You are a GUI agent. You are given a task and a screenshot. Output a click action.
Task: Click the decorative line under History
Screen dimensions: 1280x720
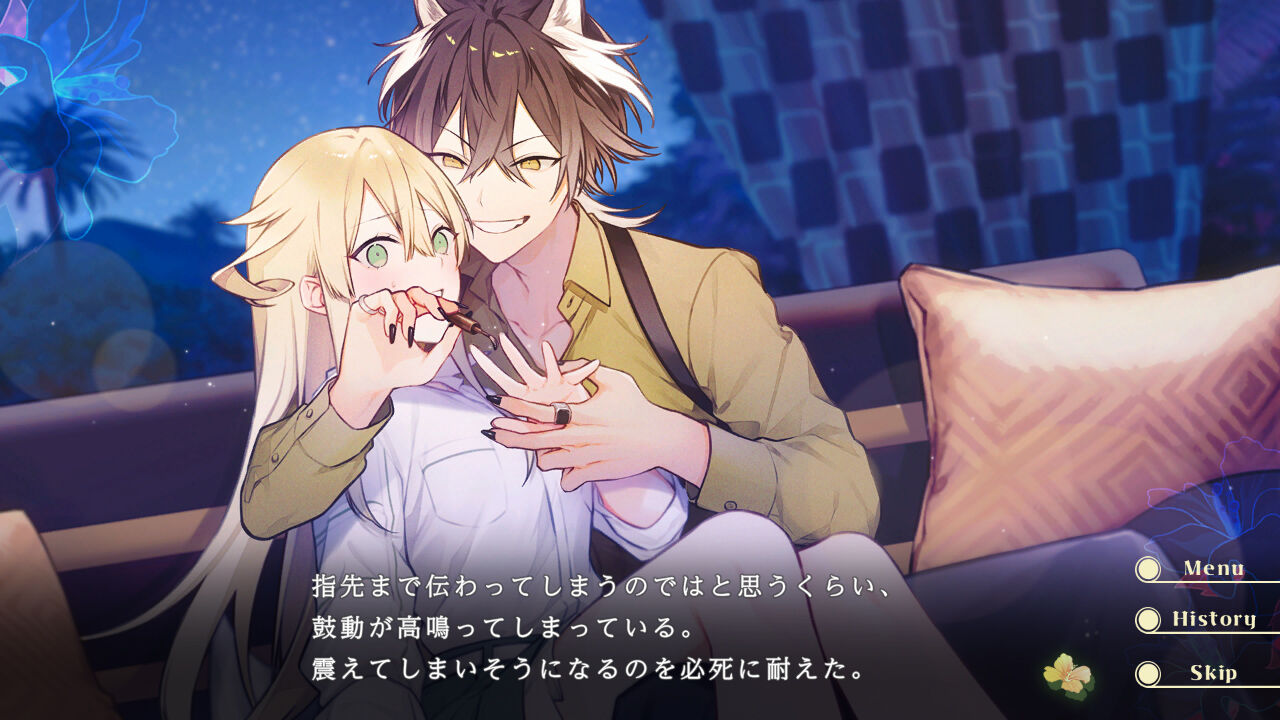click(1214, 634)
